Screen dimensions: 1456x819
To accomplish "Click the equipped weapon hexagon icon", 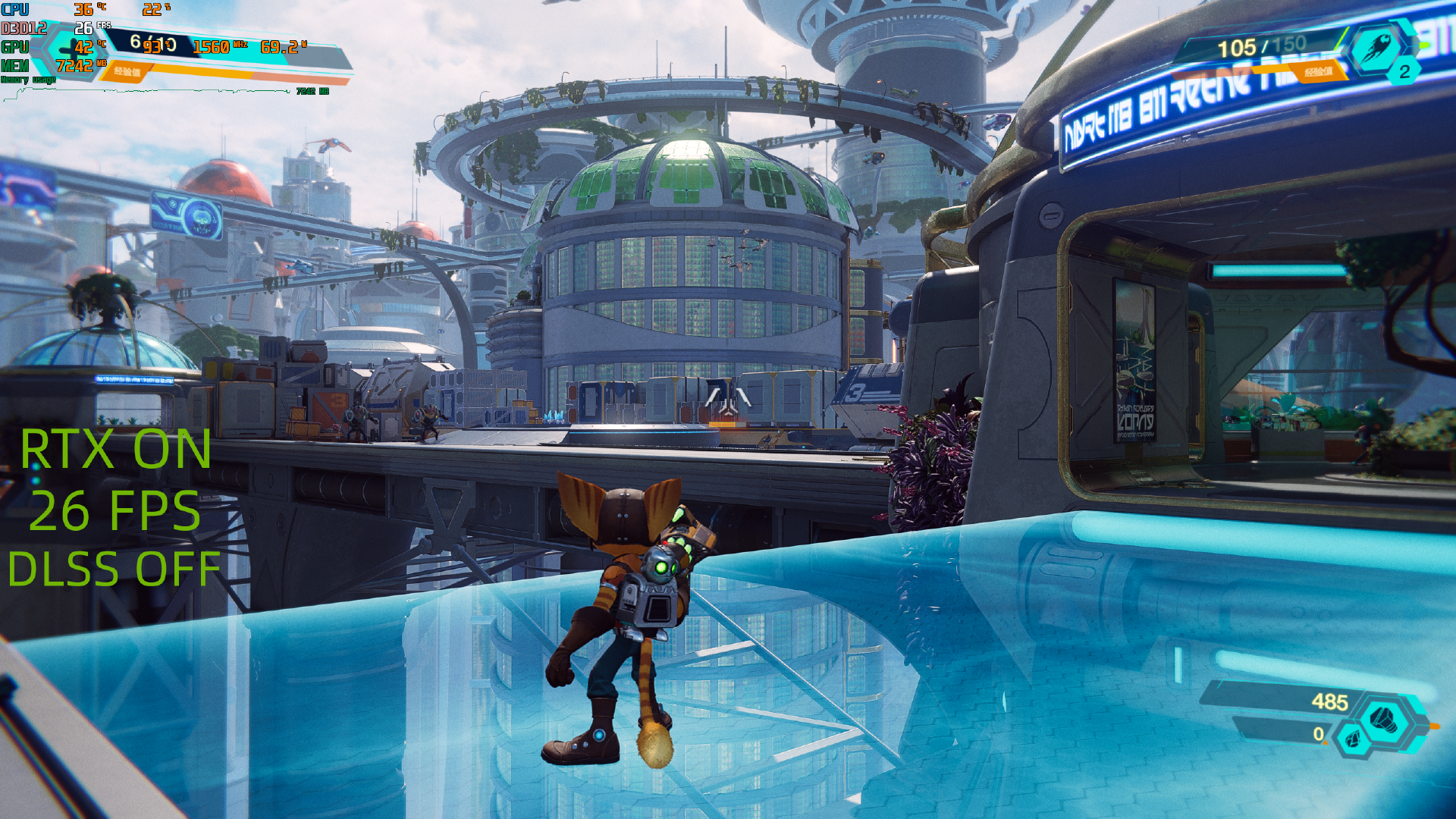I will [x=1376, y=49].
